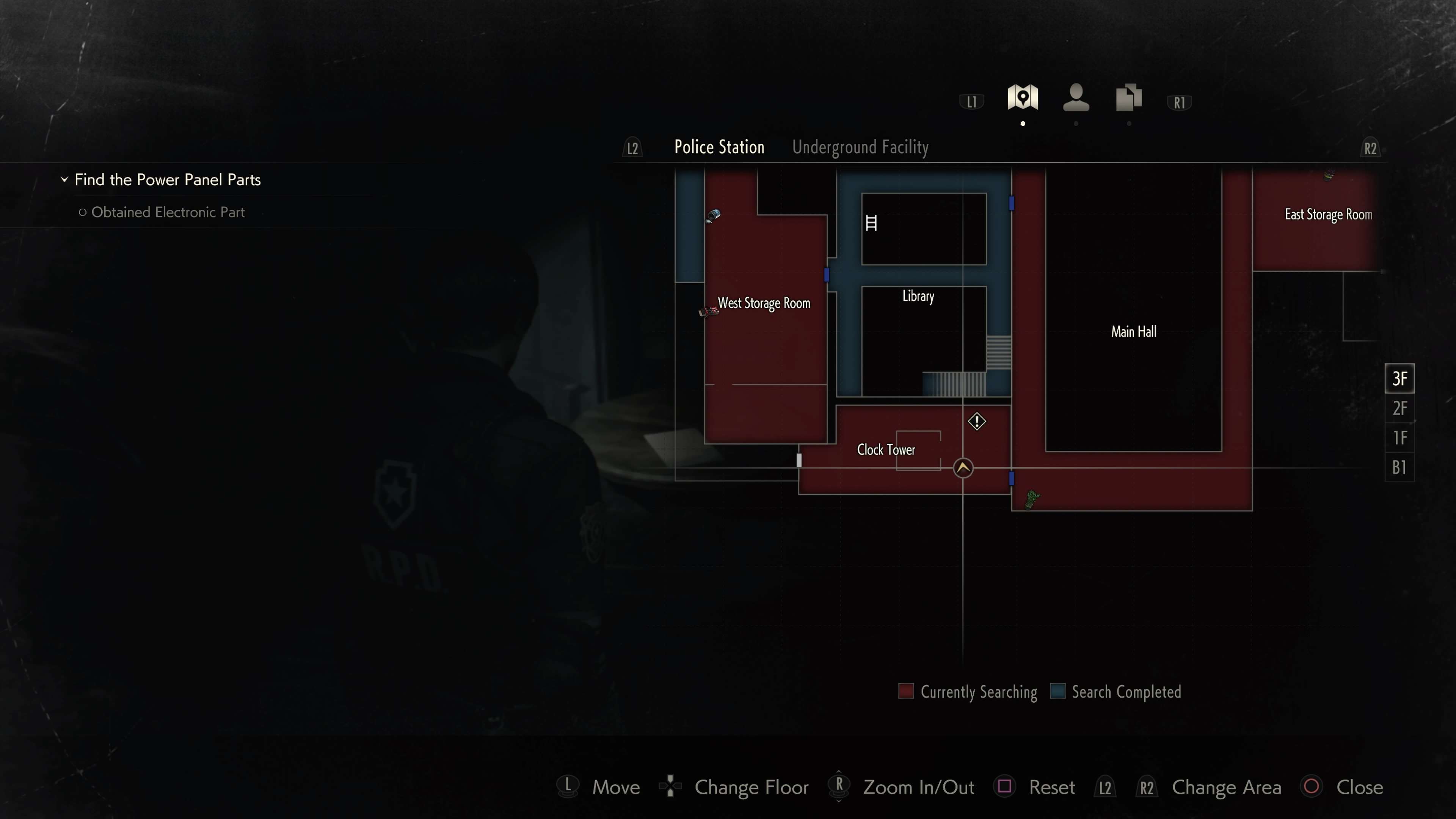Switch to the Police Station area tab

coord(719,147)
